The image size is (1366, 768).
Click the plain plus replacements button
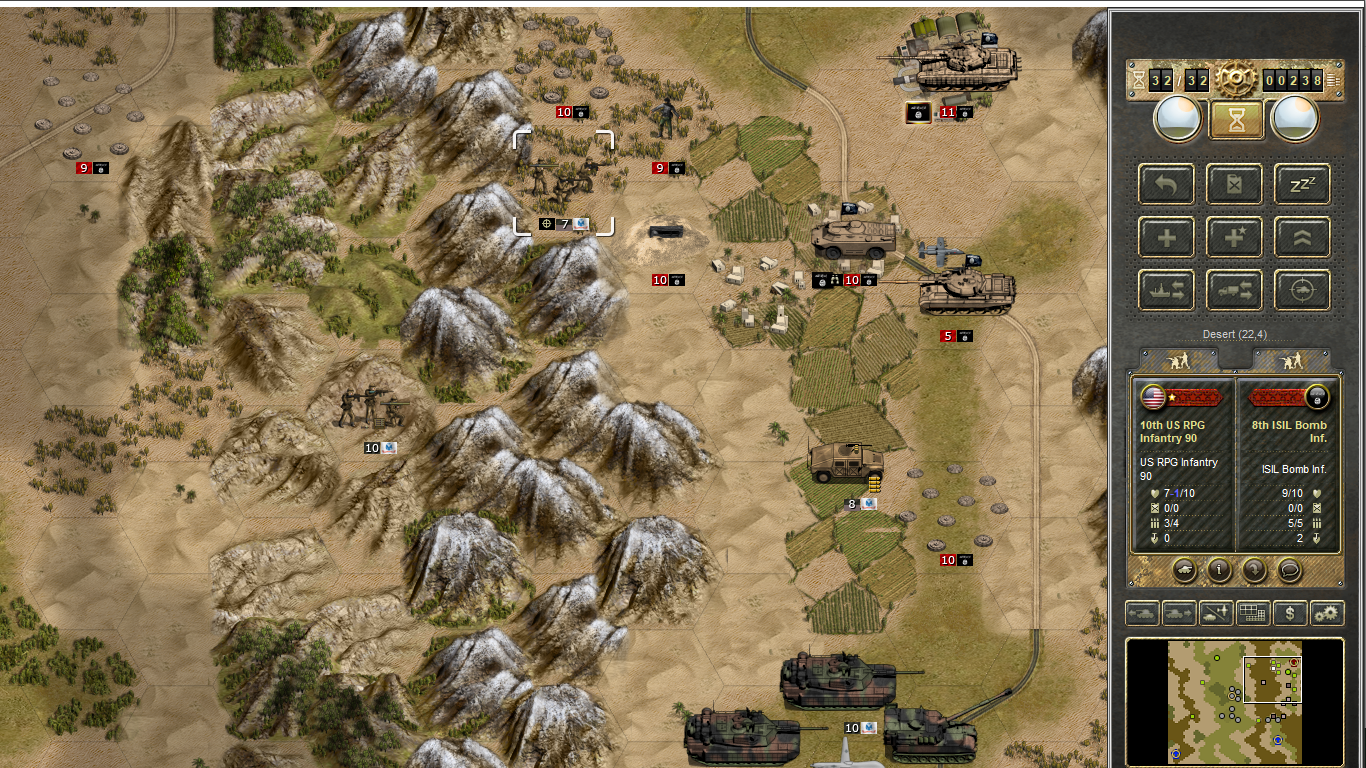(1166, 238)
